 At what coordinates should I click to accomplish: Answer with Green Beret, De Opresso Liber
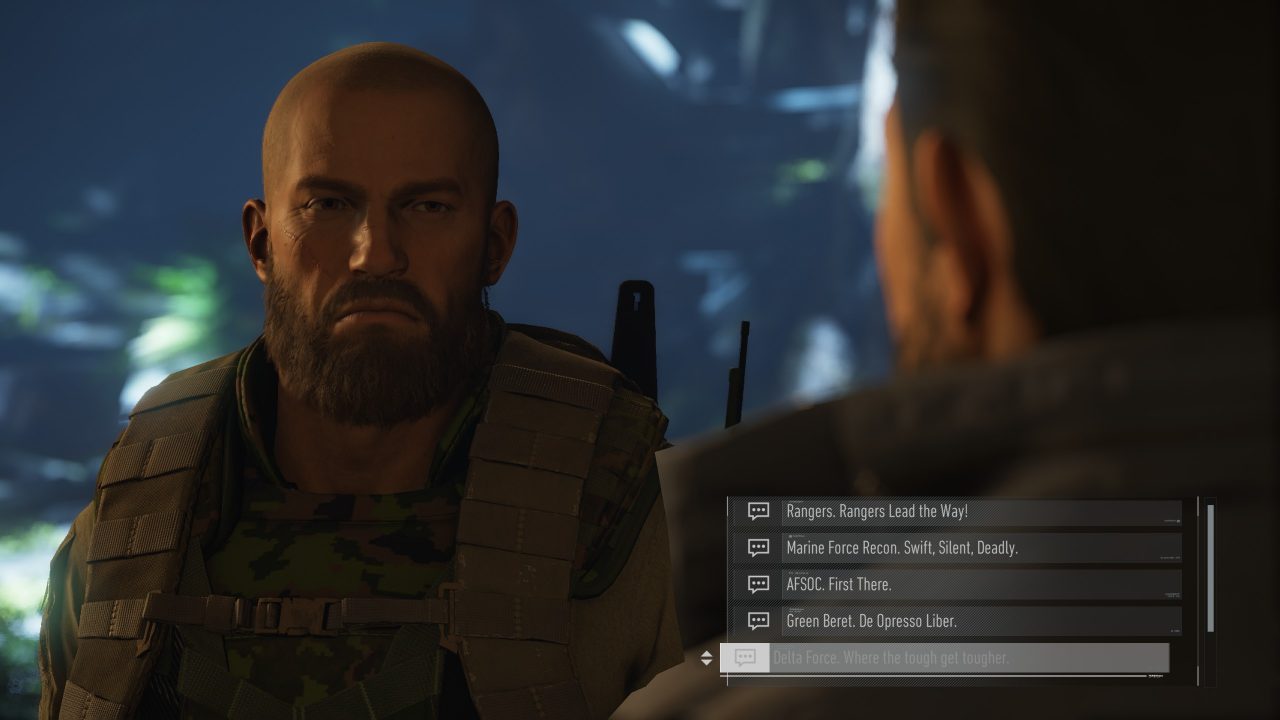960,621
